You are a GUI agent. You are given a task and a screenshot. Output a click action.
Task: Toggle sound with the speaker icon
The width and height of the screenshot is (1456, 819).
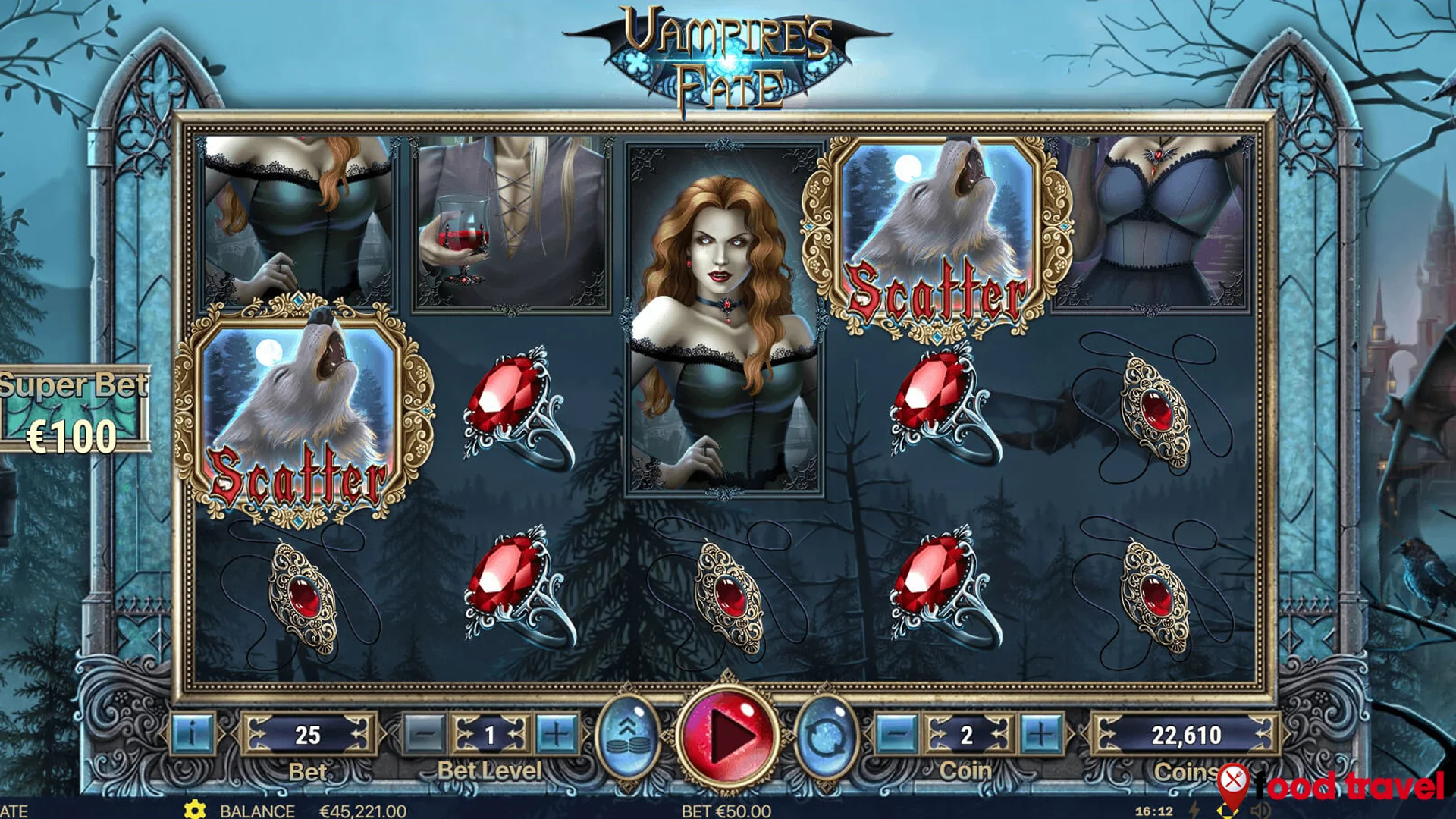point(1260,811)
